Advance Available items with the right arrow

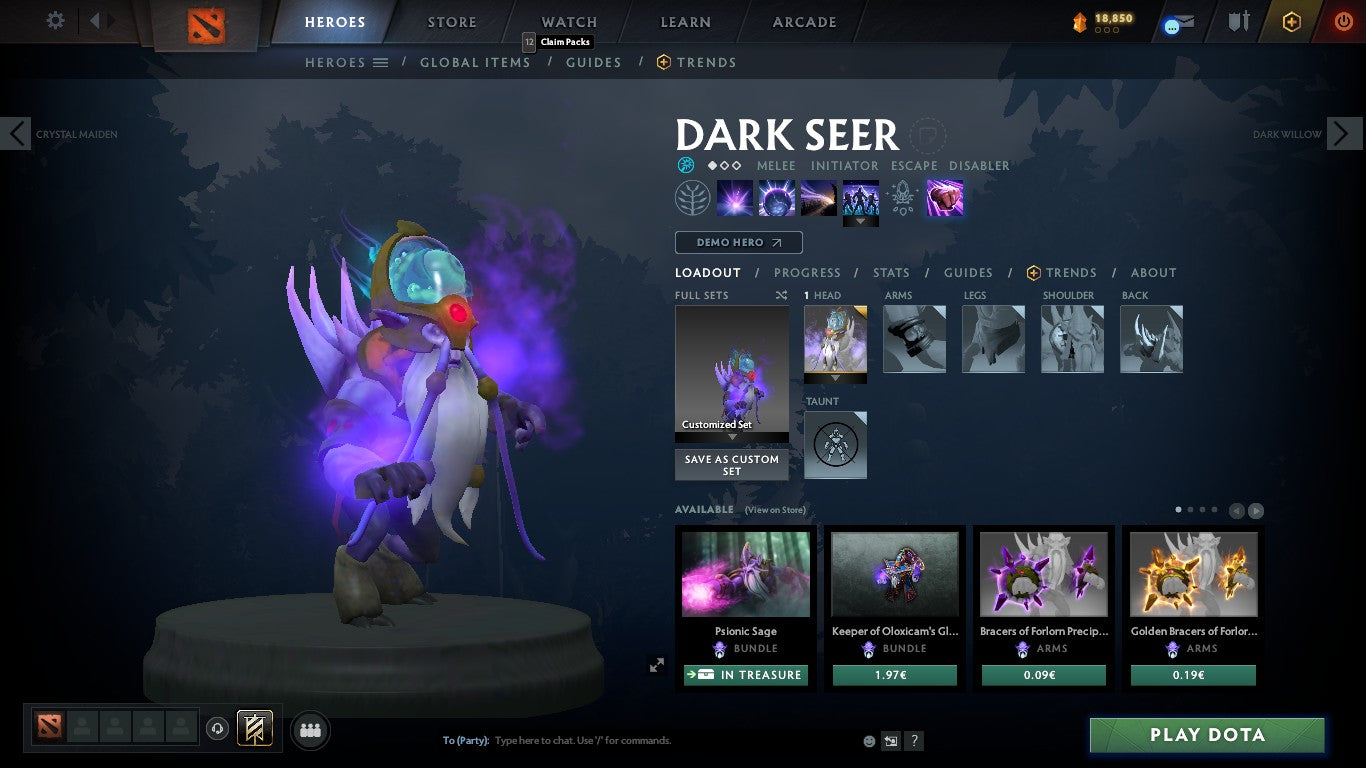pyautogui.click(x=1256, y=509)
